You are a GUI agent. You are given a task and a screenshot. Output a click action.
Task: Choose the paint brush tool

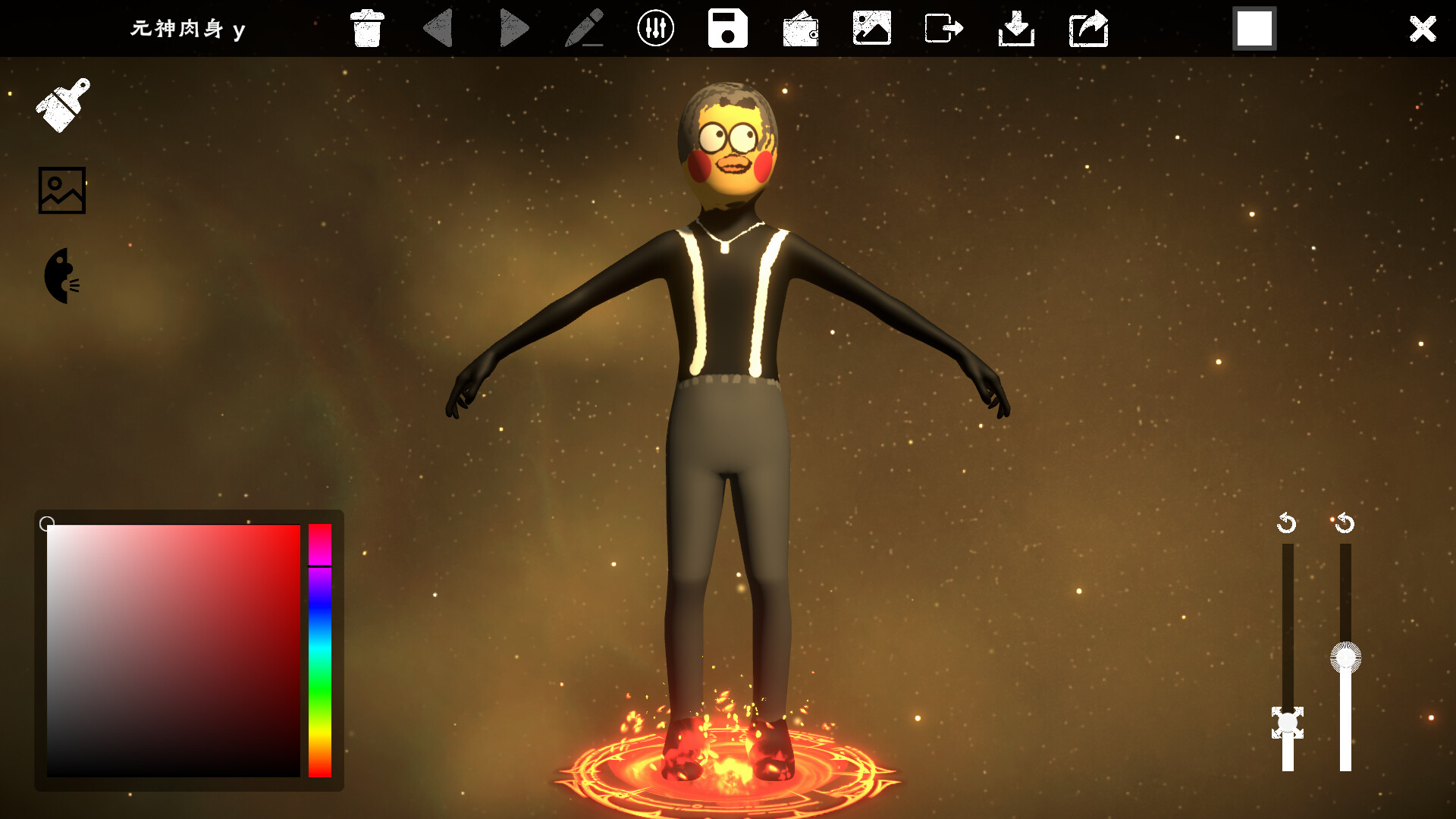[63, 105]
